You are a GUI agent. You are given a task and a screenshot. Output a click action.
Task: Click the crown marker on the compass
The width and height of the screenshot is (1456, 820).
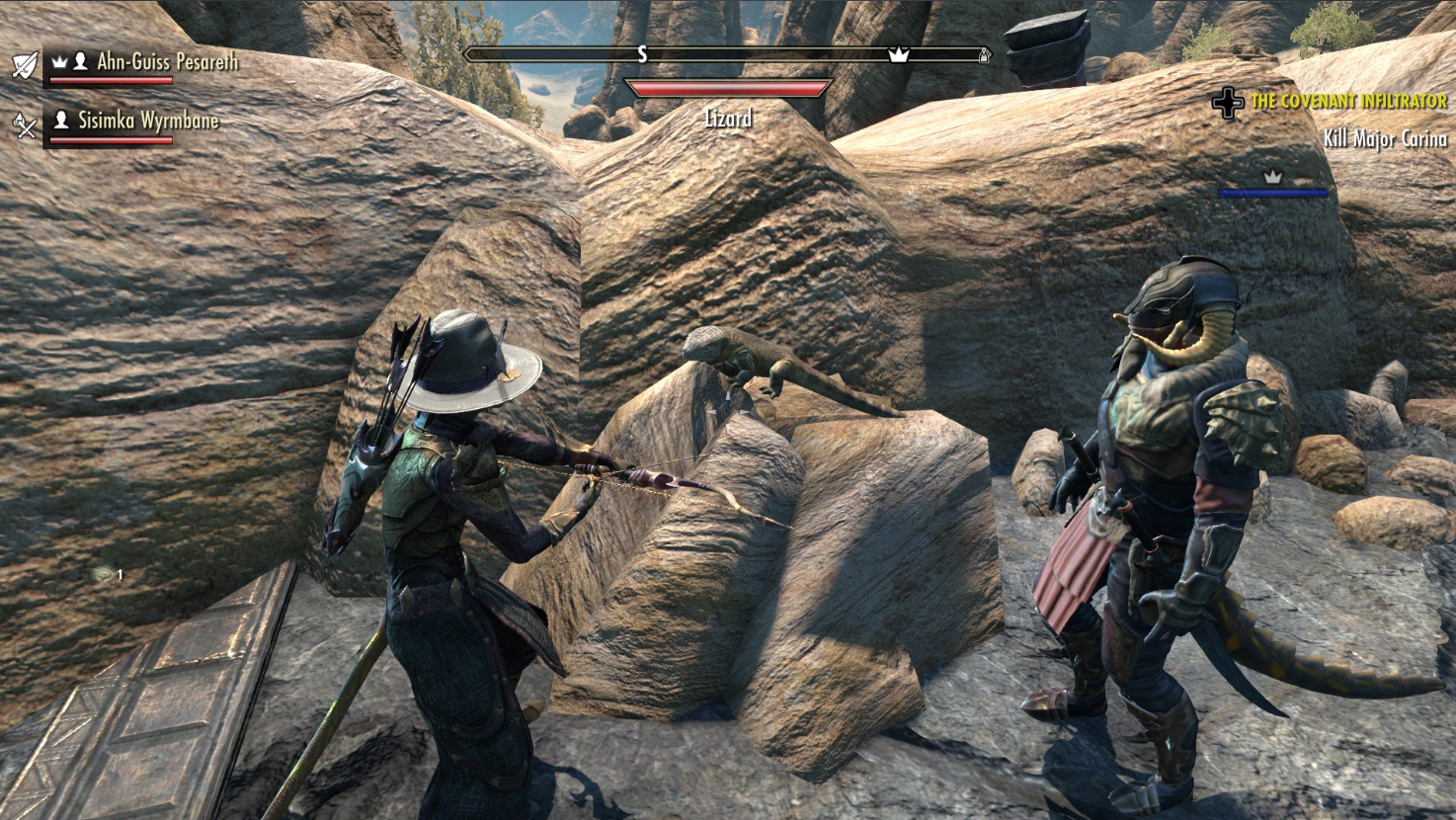coord(898,55)
